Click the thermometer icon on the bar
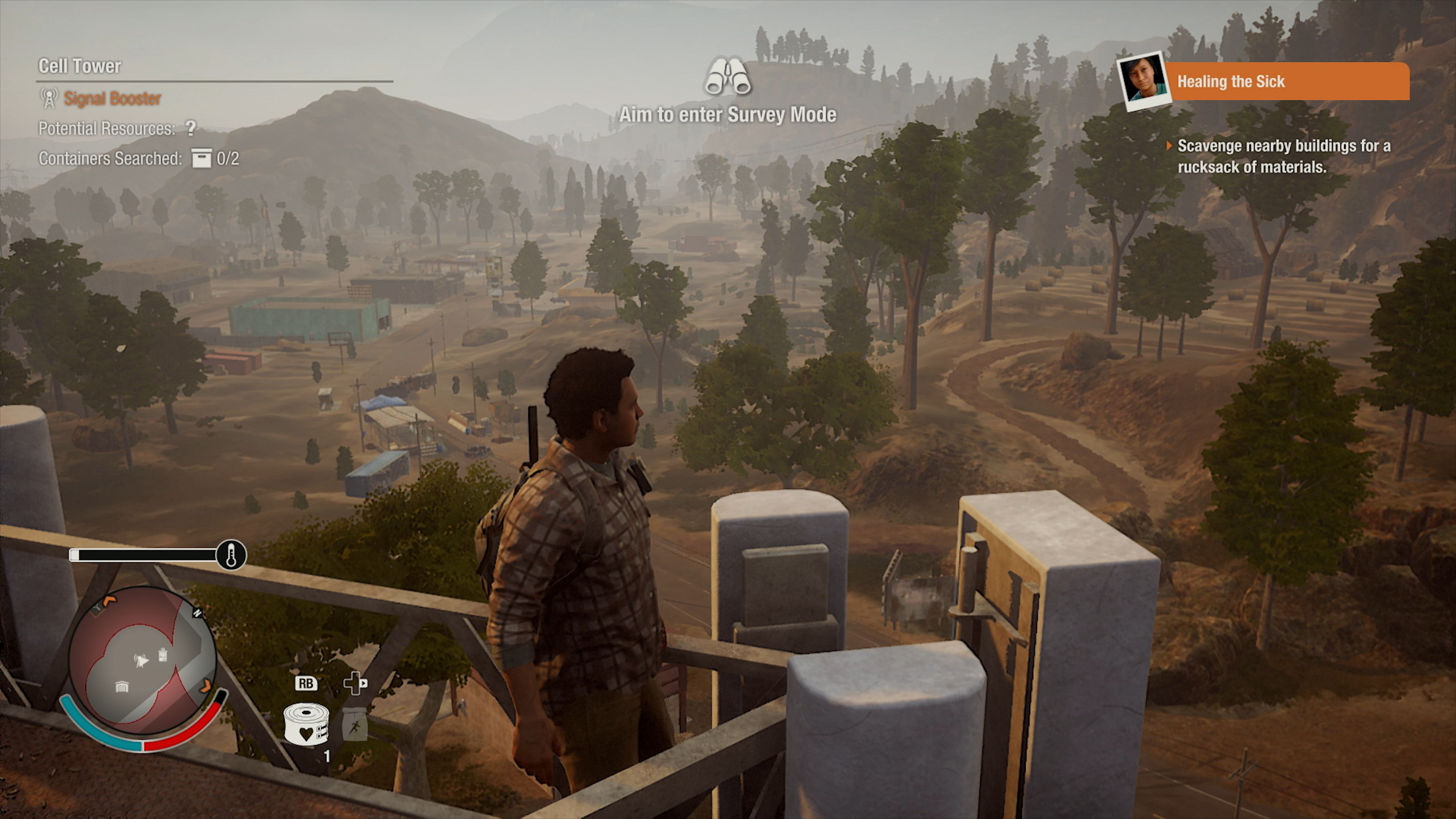Image resolution: width=1456 pixels, height=819 pixels. tap(231, 555)
